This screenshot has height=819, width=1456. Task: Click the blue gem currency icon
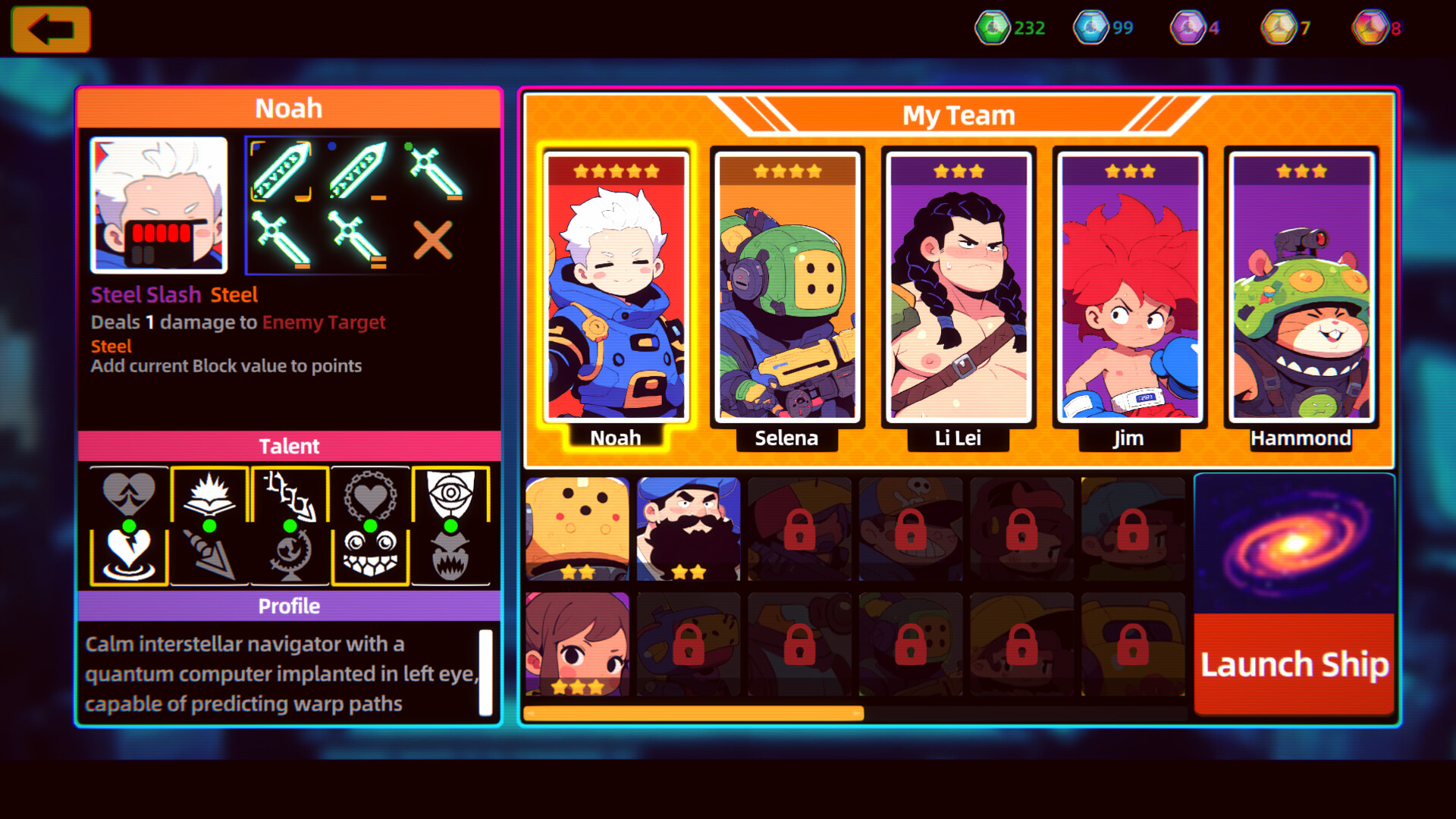click(x=1090, y=27)
